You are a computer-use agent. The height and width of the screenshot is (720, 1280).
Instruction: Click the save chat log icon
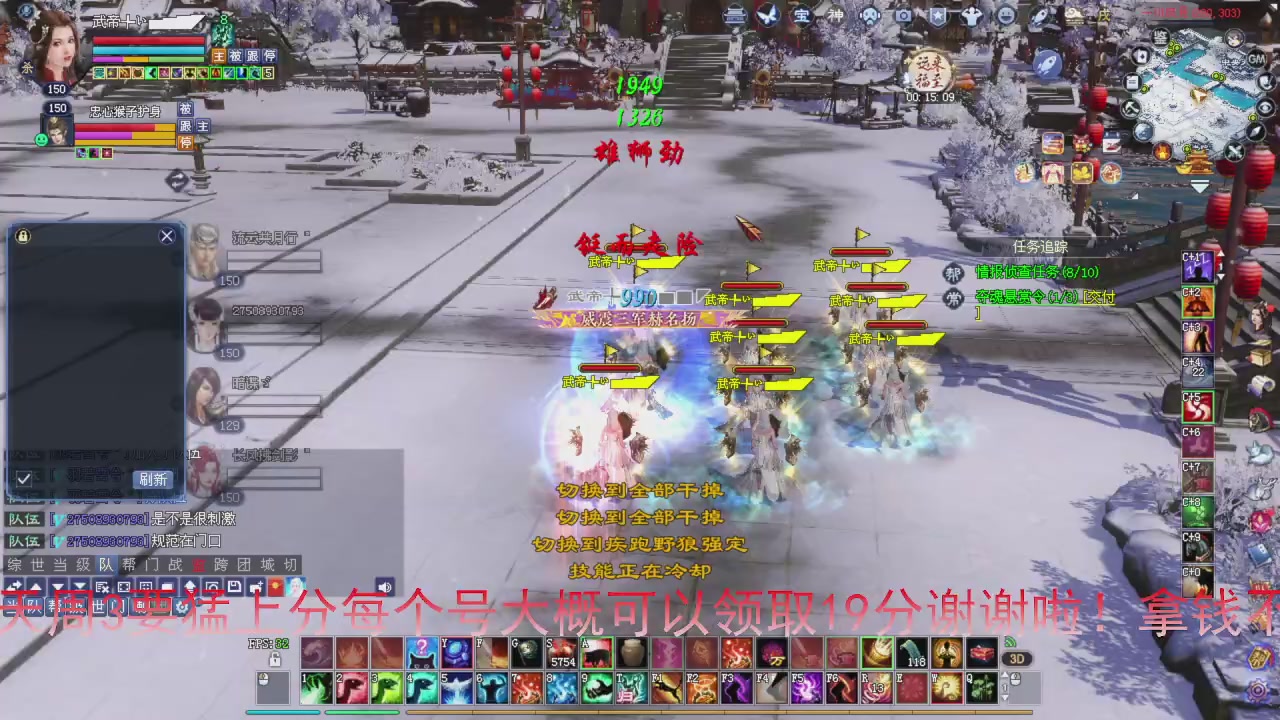point(232,587)
